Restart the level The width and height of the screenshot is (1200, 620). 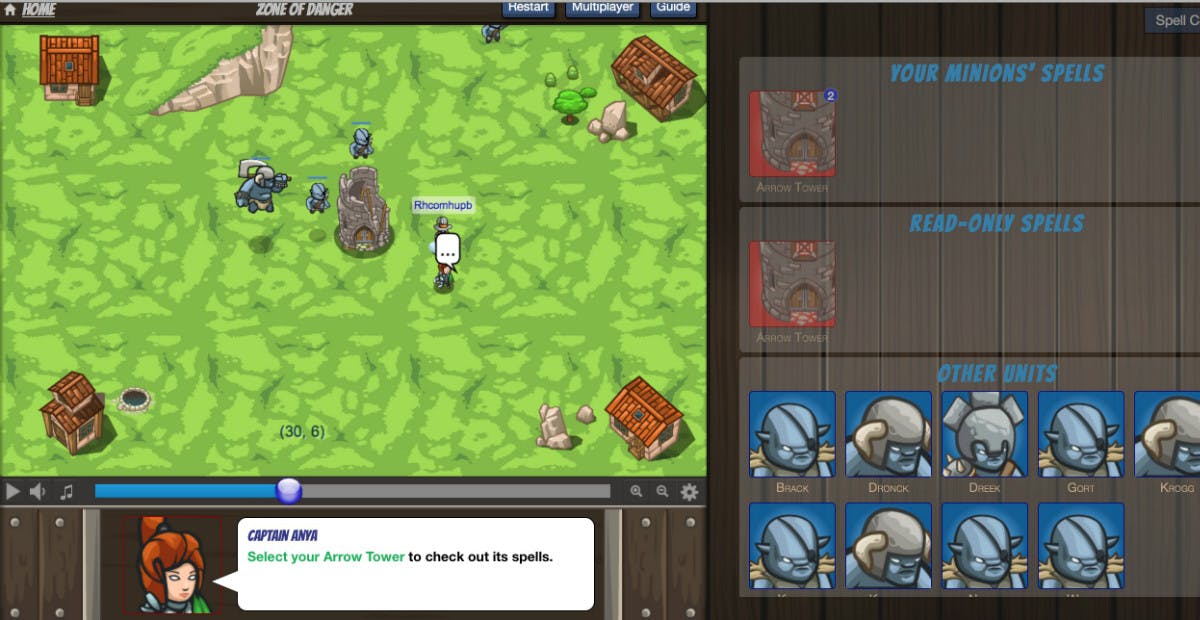528,8
